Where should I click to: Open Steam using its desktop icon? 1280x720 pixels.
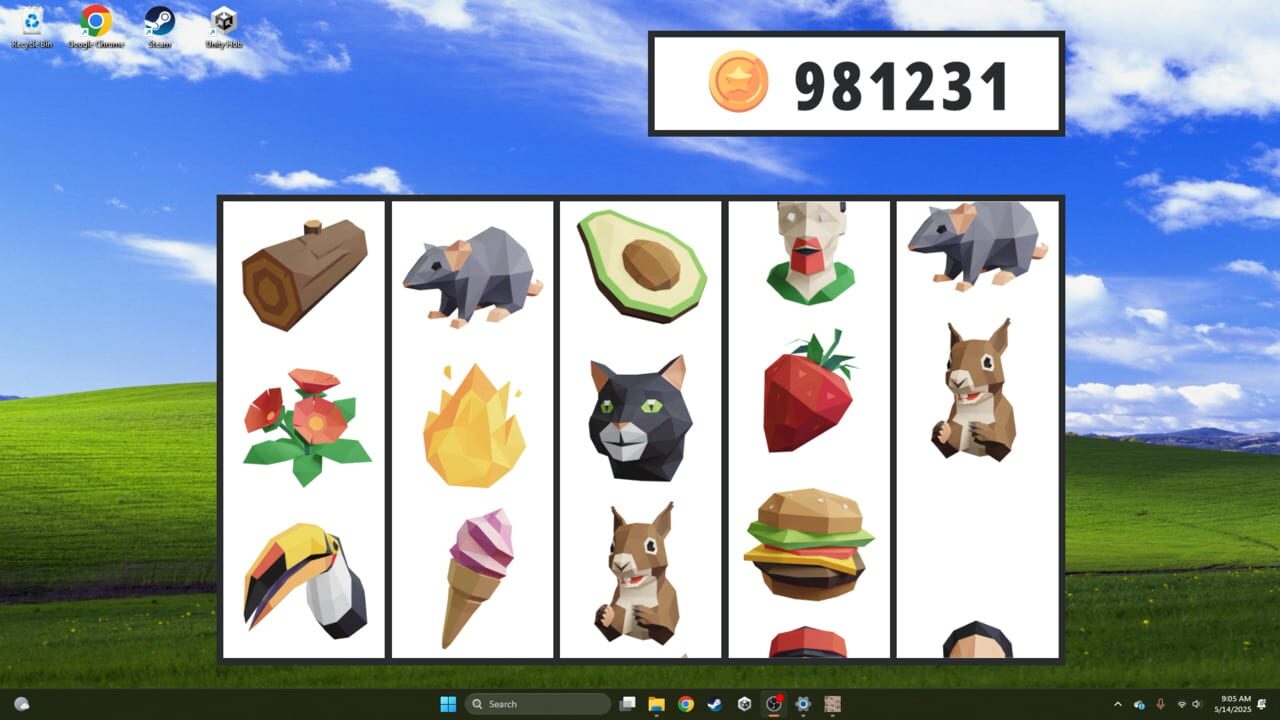point(160,20)
